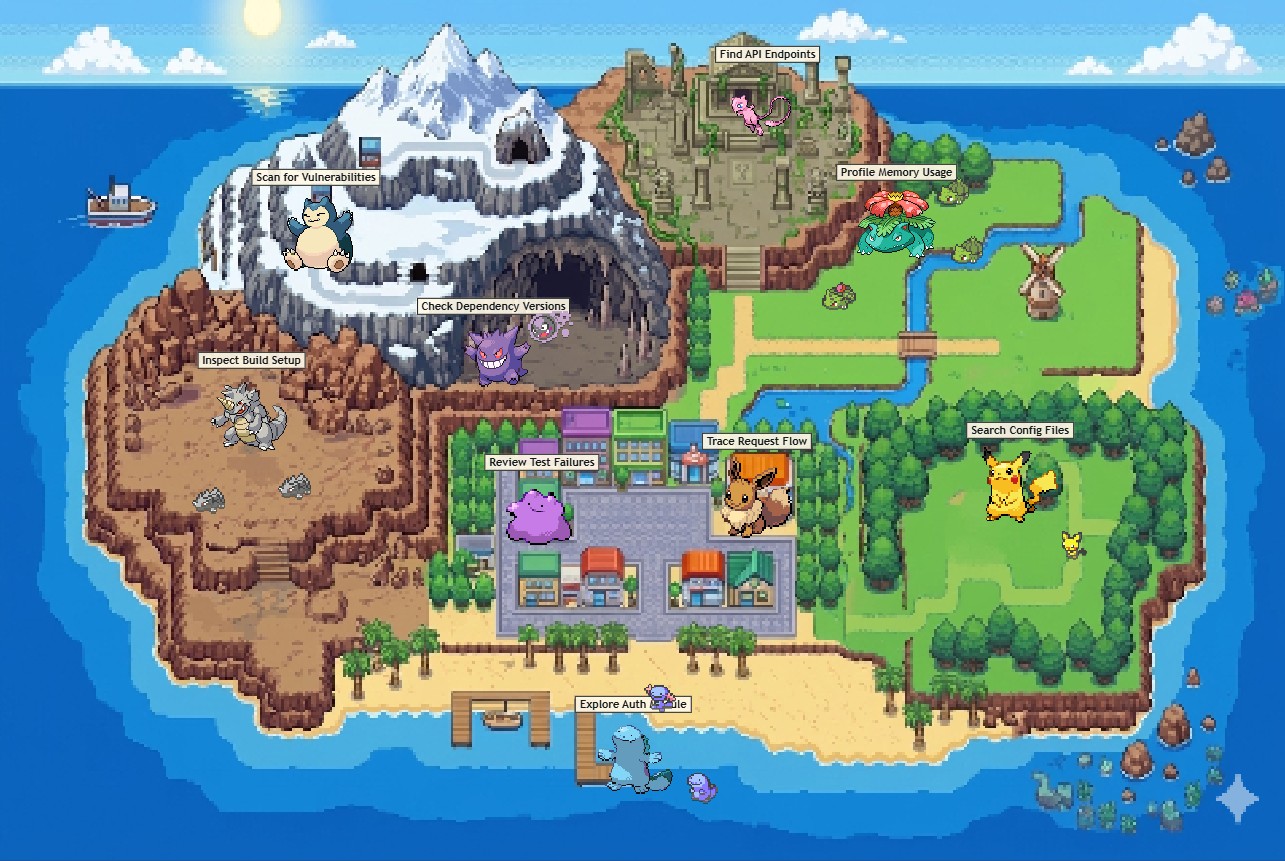Open the Find API Endpoints task
Viewport: 1285px width, 861px height.
click(x=767, y=54)
